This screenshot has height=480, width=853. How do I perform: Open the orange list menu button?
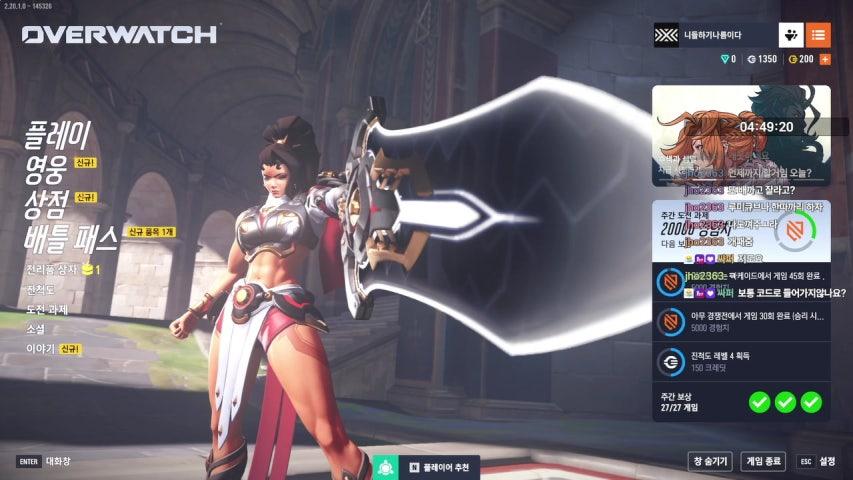point(818,35)
